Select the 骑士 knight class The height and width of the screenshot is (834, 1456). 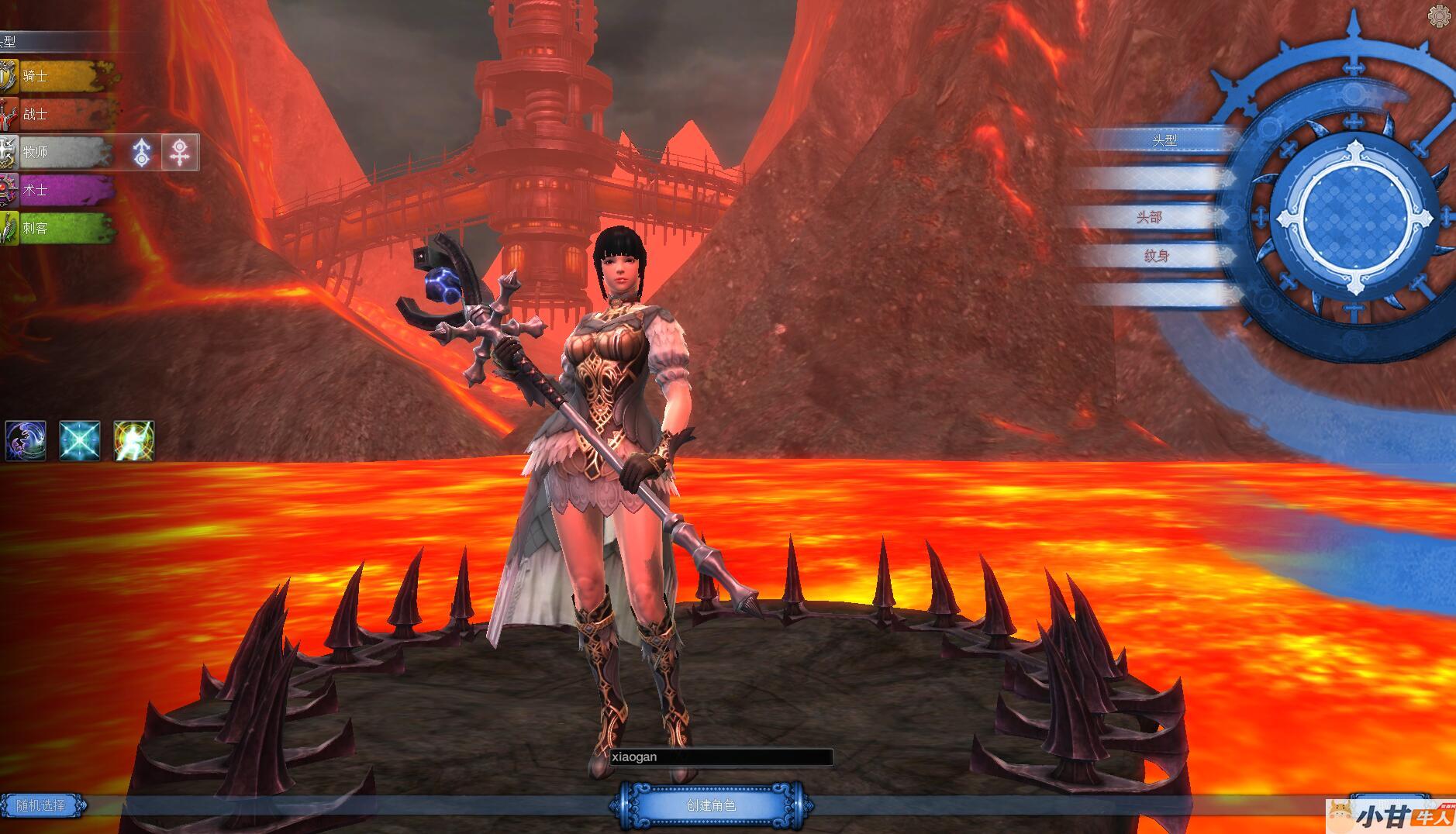click(x=58, y=76)
